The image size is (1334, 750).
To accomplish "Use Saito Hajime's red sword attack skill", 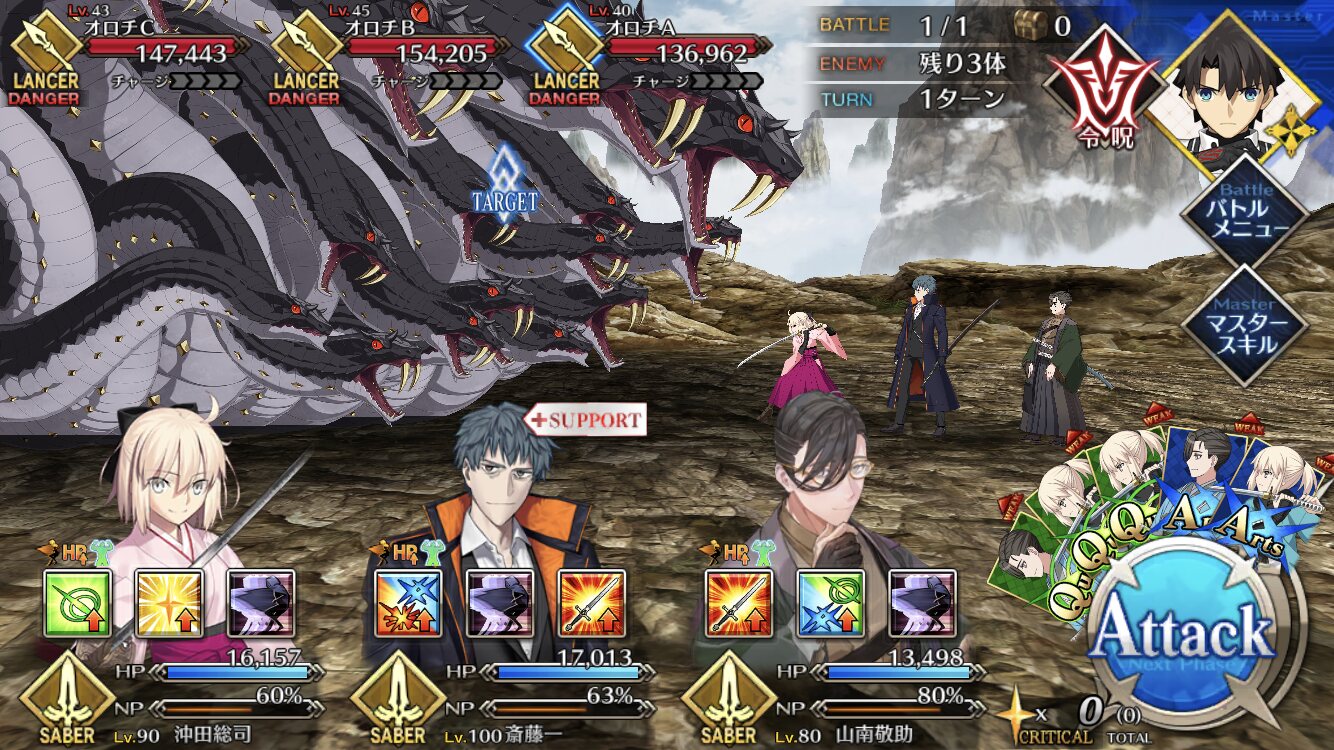I will pyautogui.click(x=591, y=603).
